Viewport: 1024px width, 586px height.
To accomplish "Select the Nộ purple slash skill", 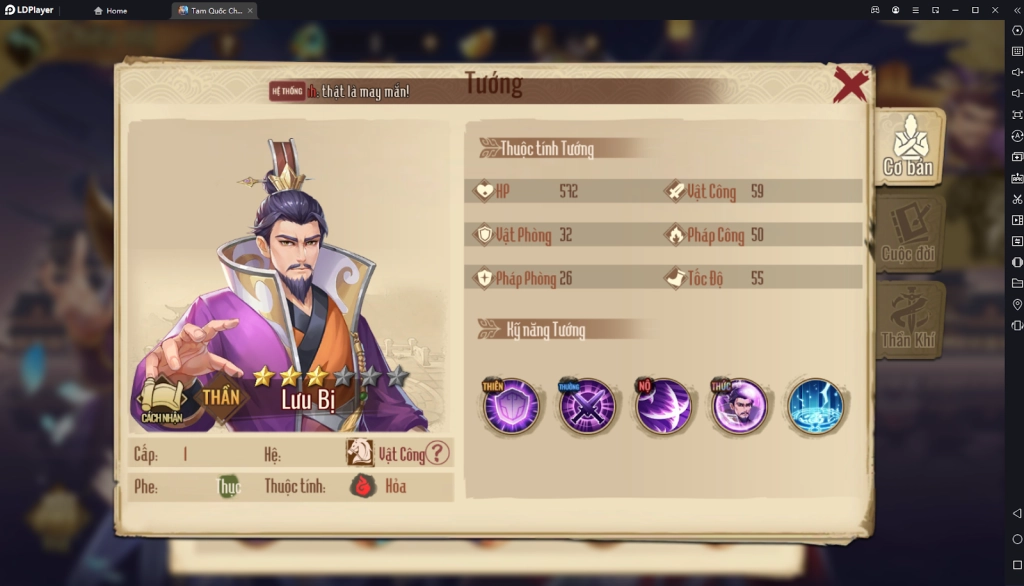I will point(663,406).
